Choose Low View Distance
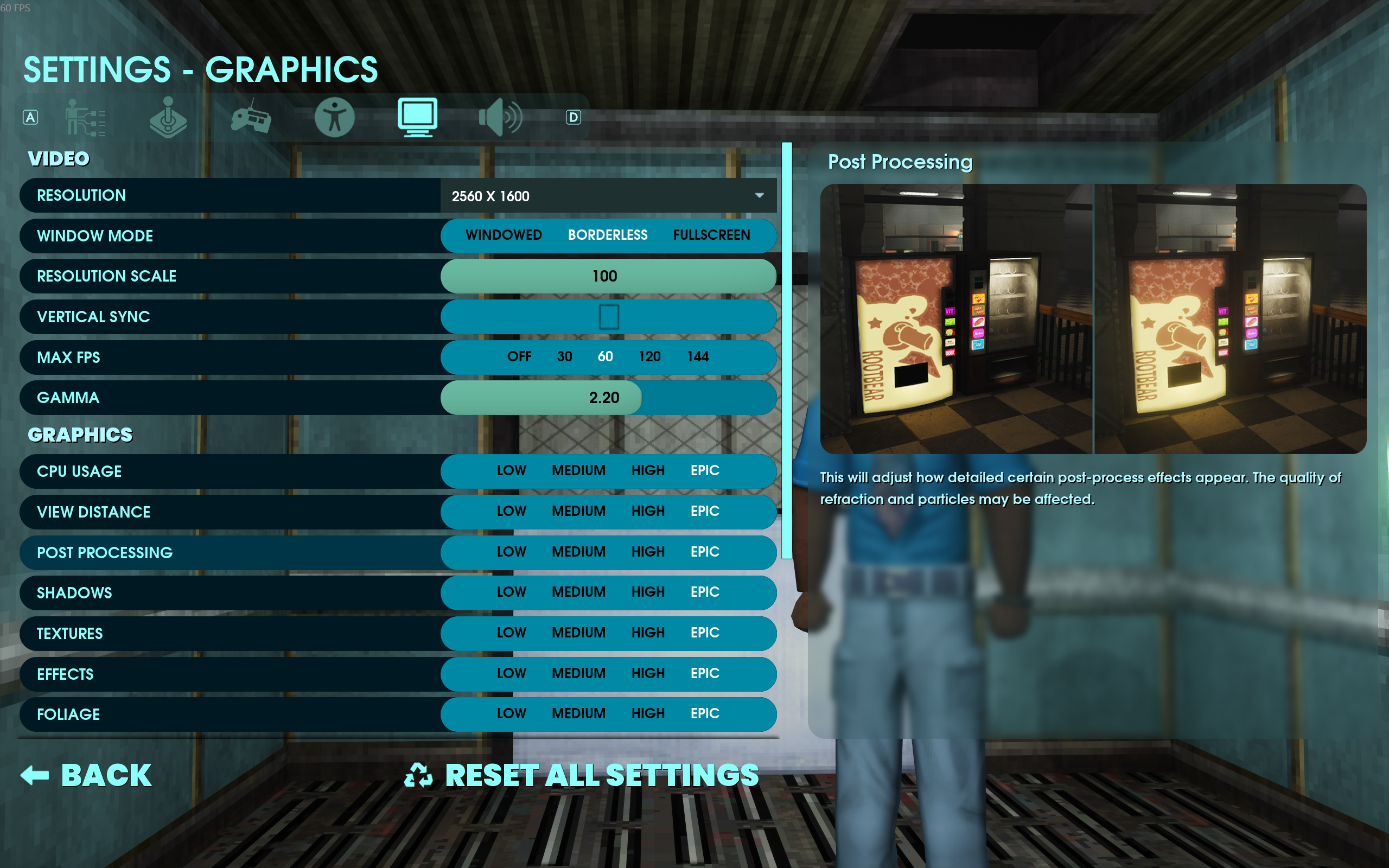 click(511, 512)
